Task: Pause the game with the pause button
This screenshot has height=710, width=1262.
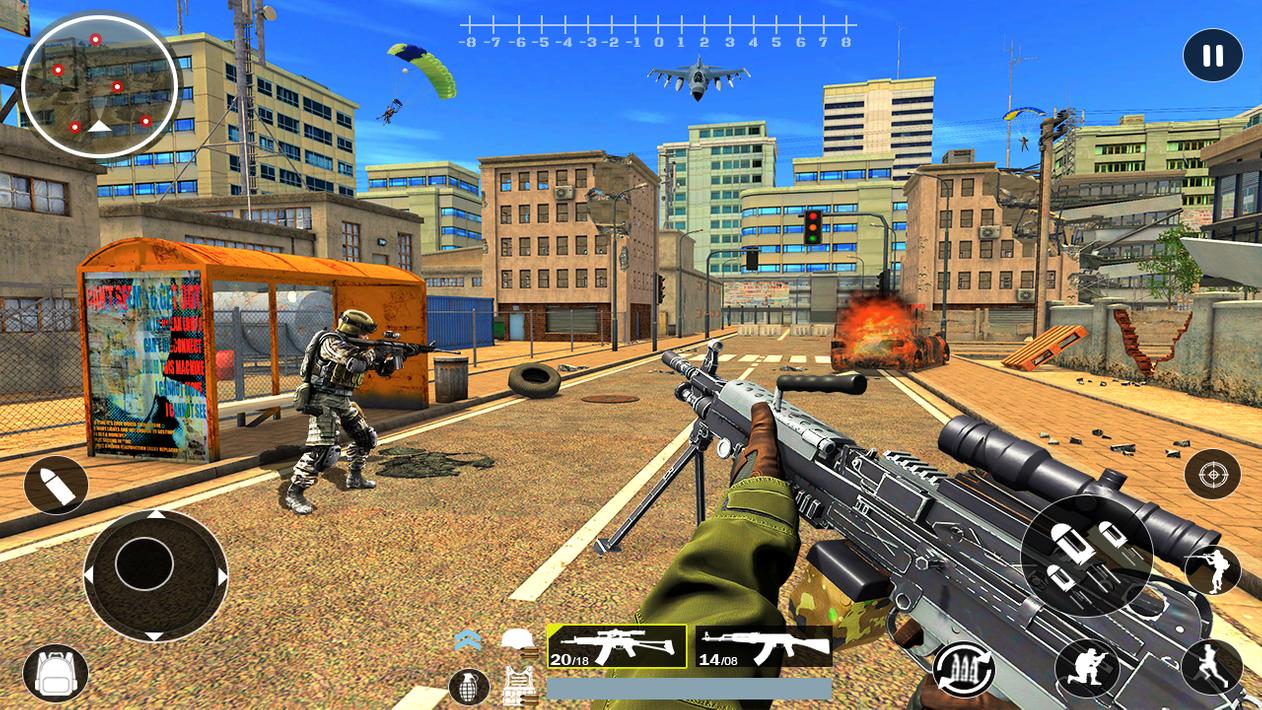Action: 1212,56
